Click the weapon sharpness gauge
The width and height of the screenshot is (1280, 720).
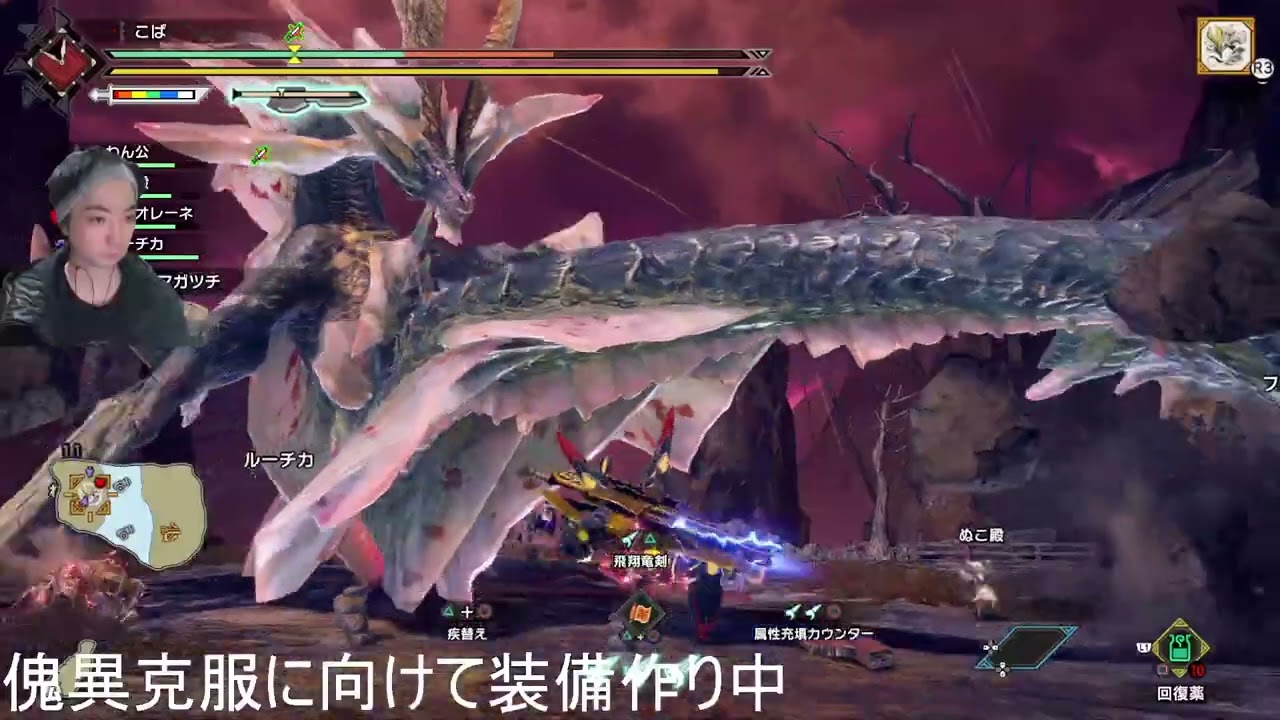pos(153,95)
